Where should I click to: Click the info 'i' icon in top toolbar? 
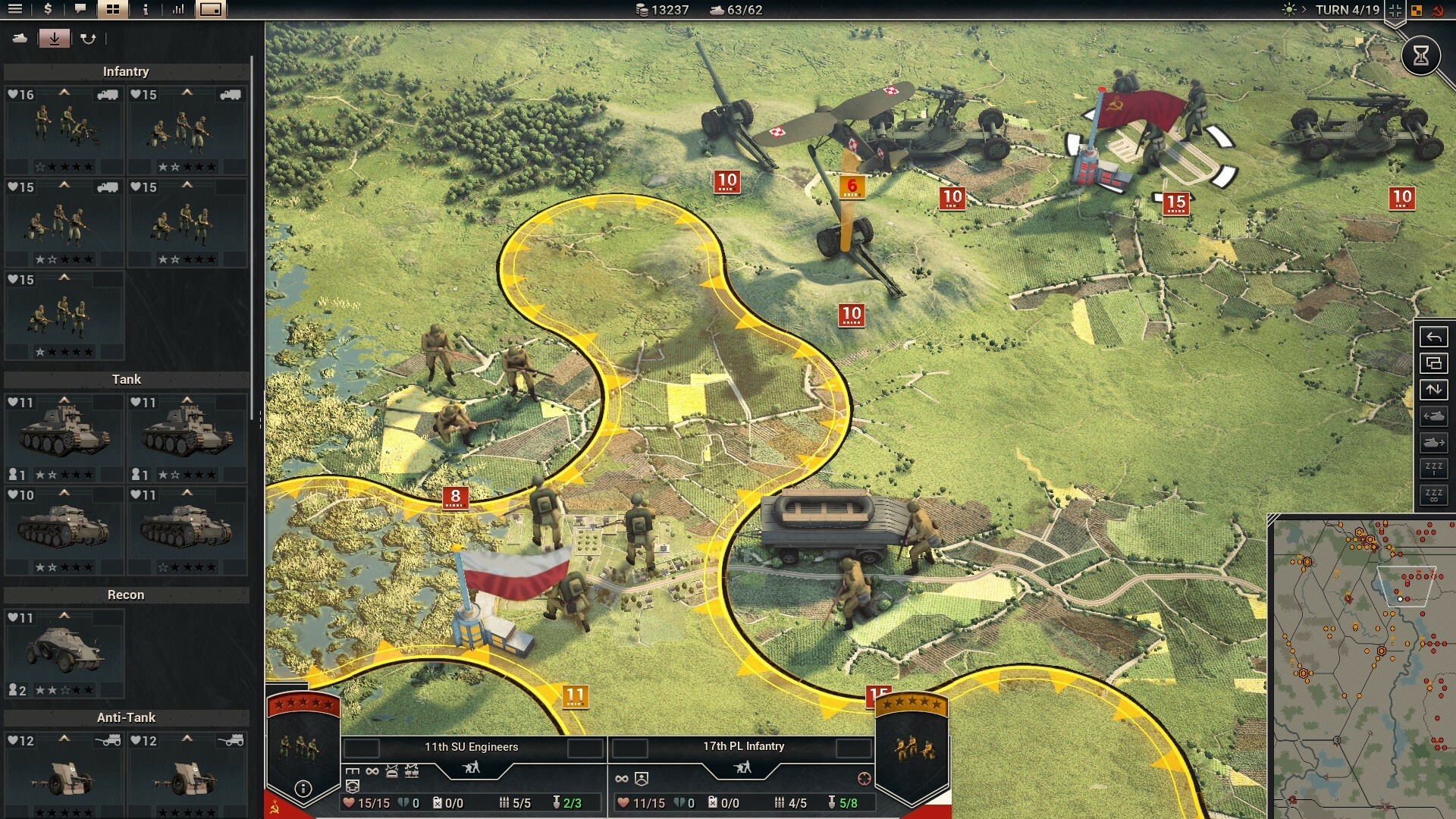point(144,10)
